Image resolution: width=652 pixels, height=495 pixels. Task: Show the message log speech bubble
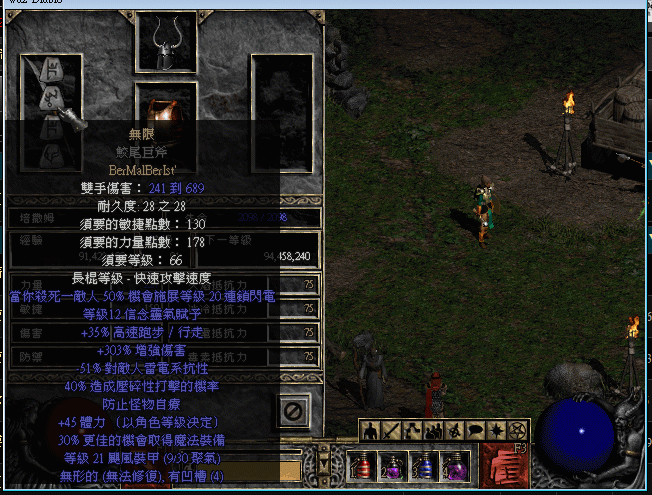[x=475, y=431]
